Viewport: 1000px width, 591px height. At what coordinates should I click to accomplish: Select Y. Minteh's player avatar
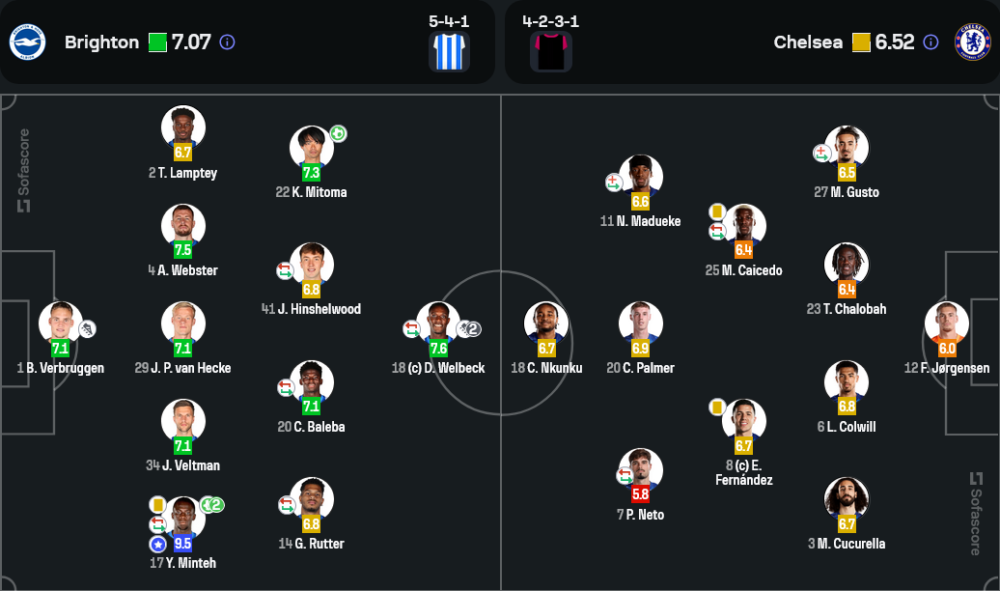click(x=183, y=518)
